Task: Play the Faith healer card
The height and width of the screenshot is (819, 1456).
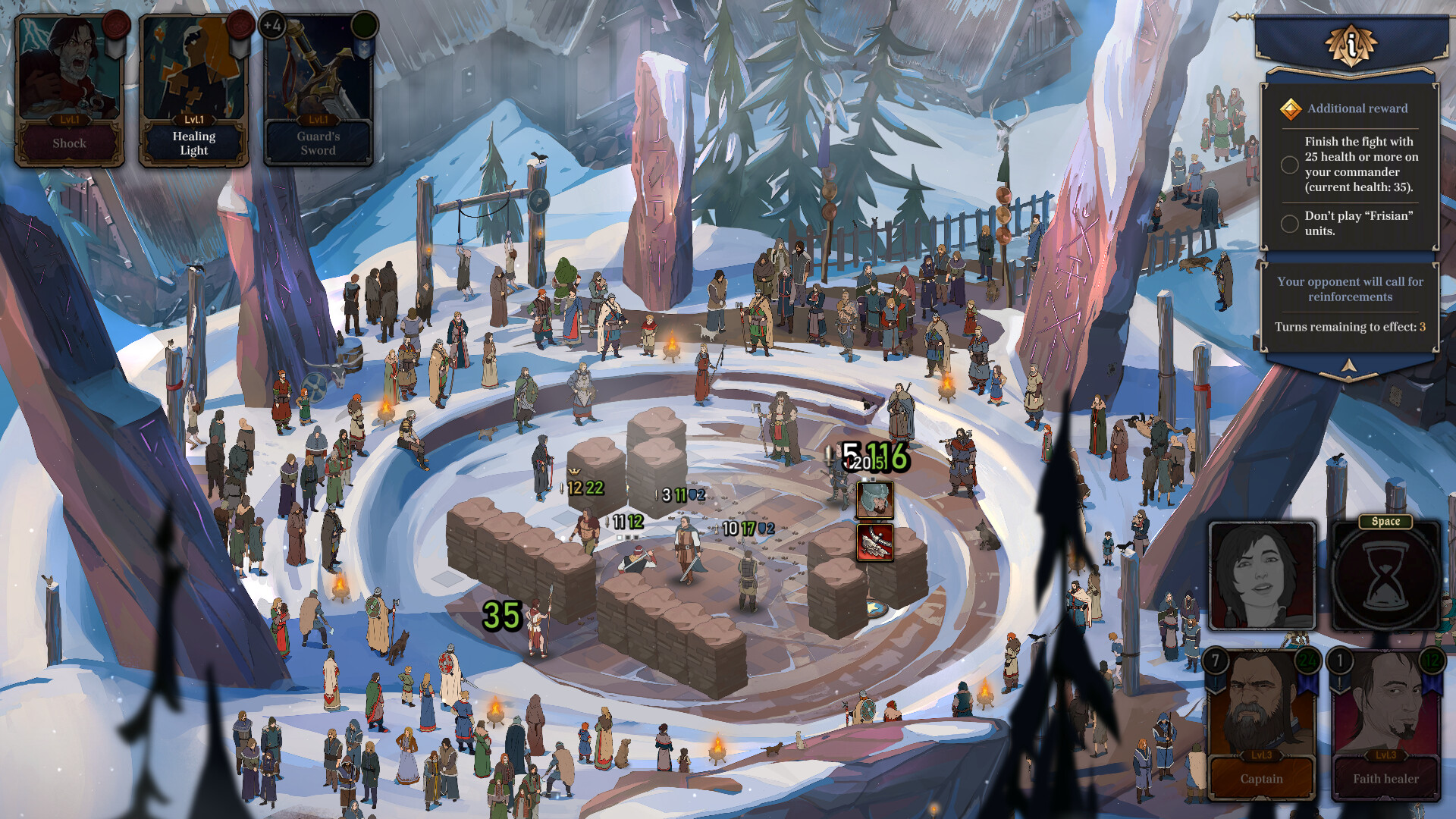Action: [1384, 720]
